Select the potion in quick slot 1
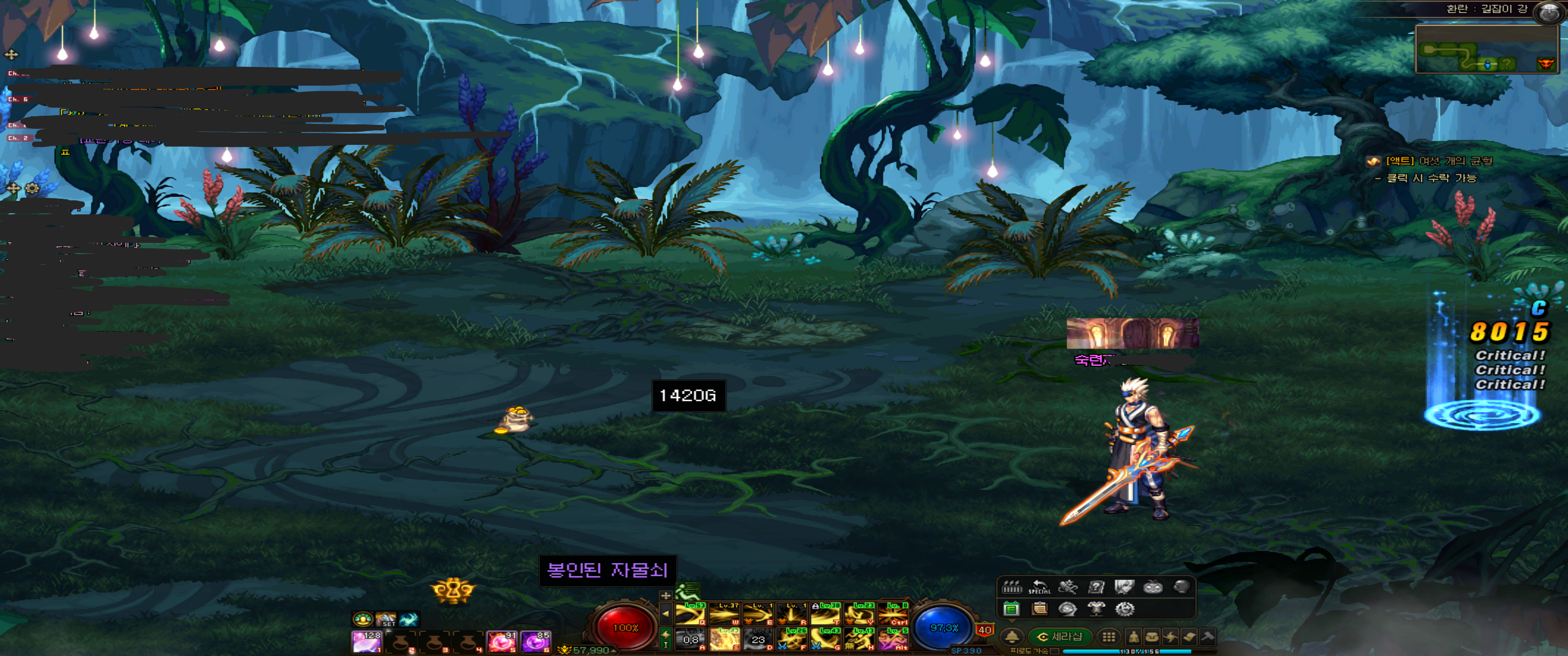 click(366, 641)
